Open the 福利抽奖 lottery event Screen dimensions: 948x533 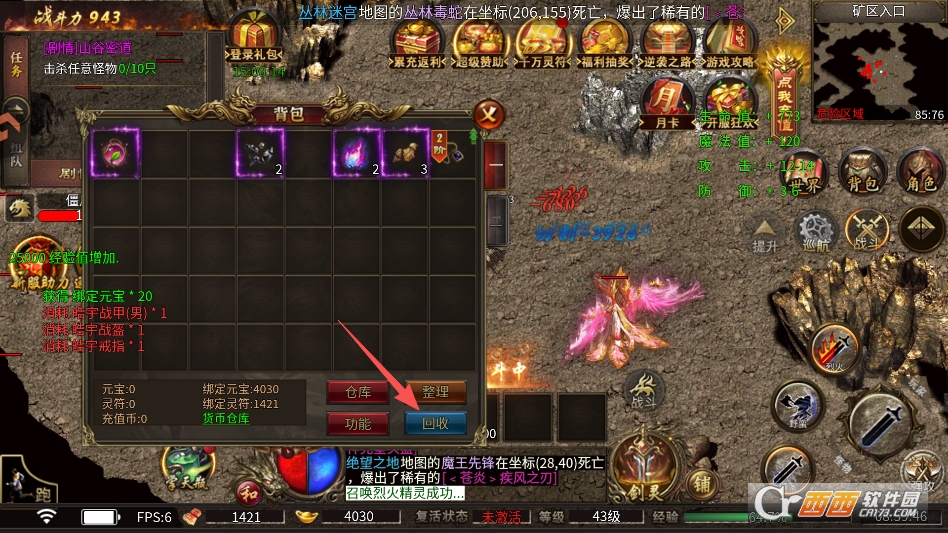604,44
